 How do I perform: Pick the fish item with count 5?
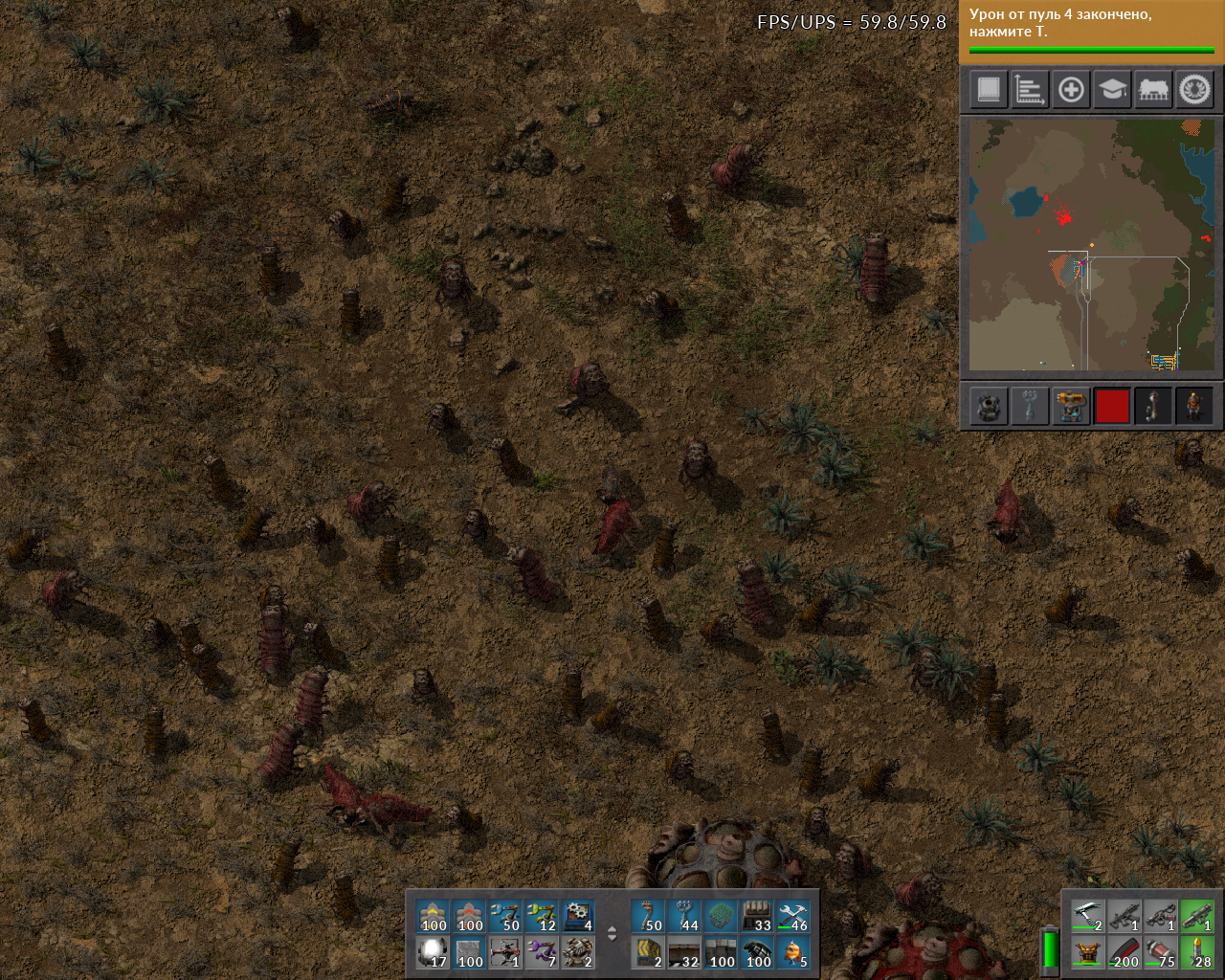[793, 953]
